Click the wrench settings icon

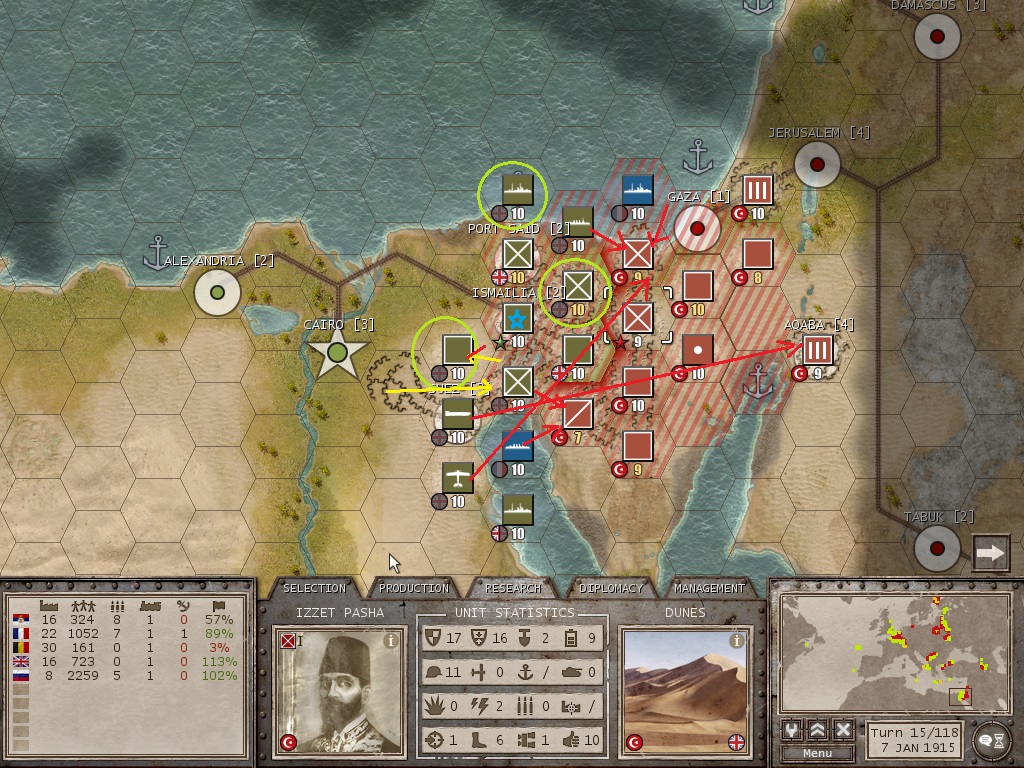[792, 730]
